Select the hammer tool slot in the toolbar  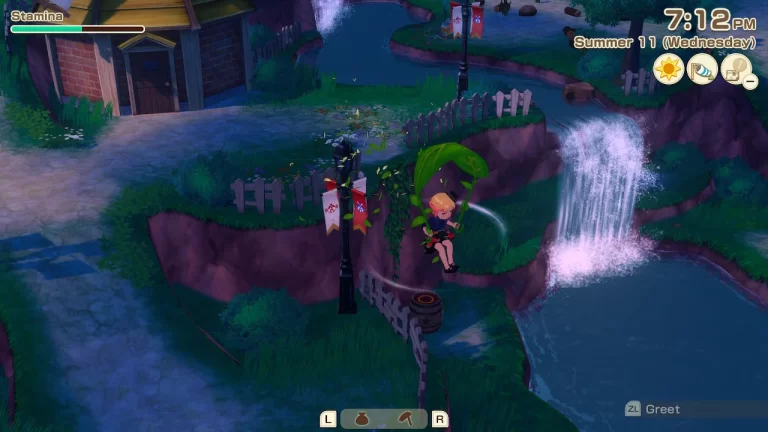point(403,419)
